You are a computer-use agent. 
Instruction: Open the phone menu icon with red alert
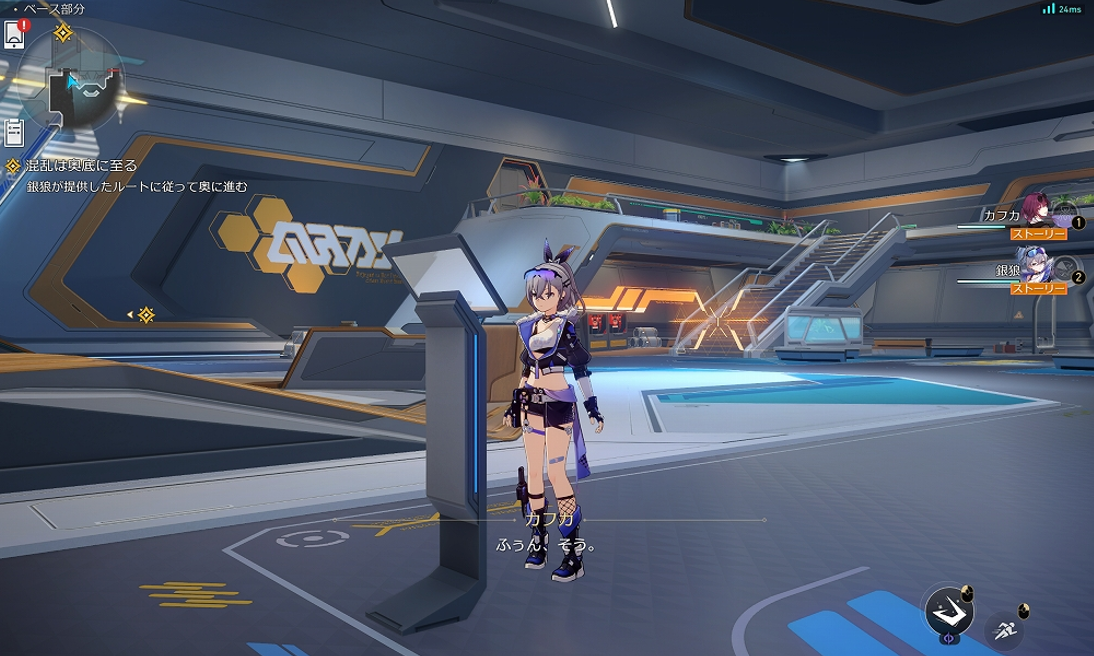point(14,35)
